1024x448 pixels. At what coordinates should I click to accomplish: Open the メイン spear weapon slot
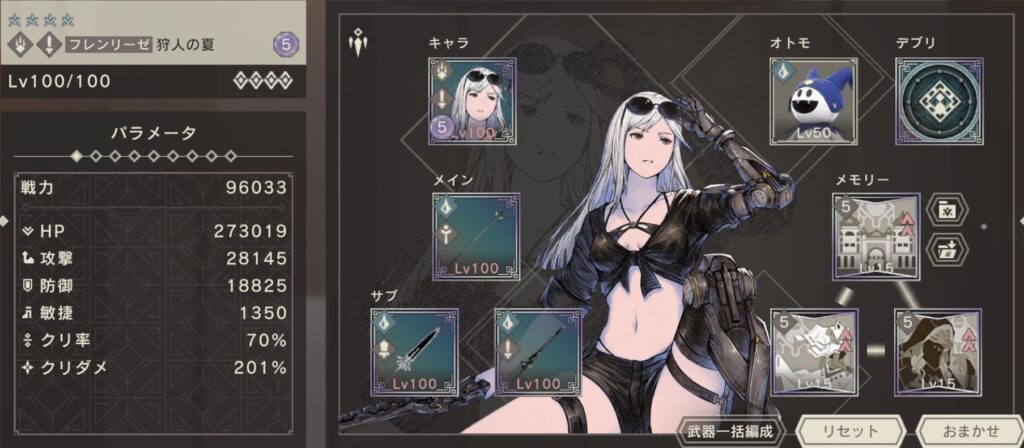[476, 236]
